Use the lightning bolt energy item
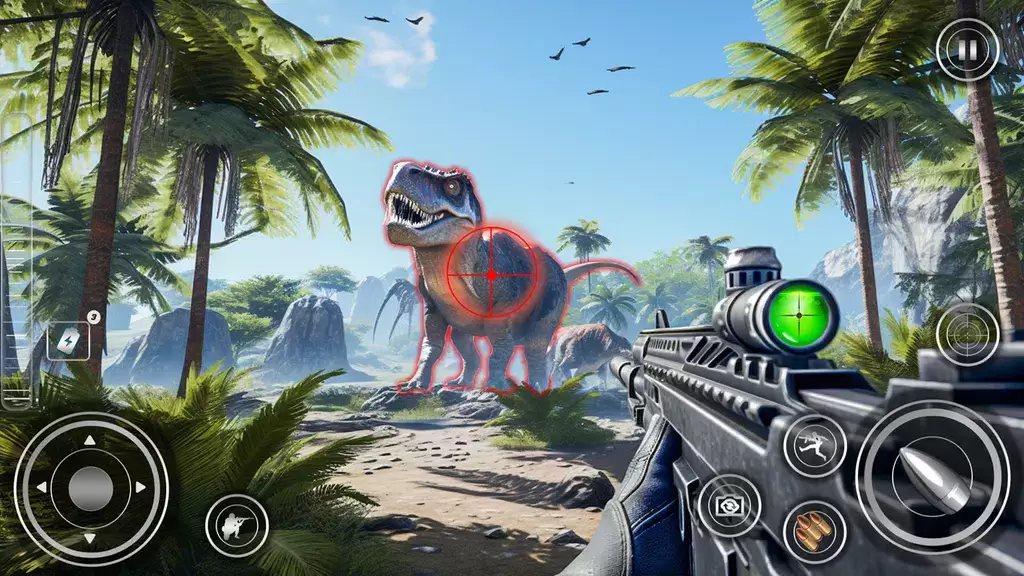The width and height of the screenshot is (1024, 576). (68, 341)
